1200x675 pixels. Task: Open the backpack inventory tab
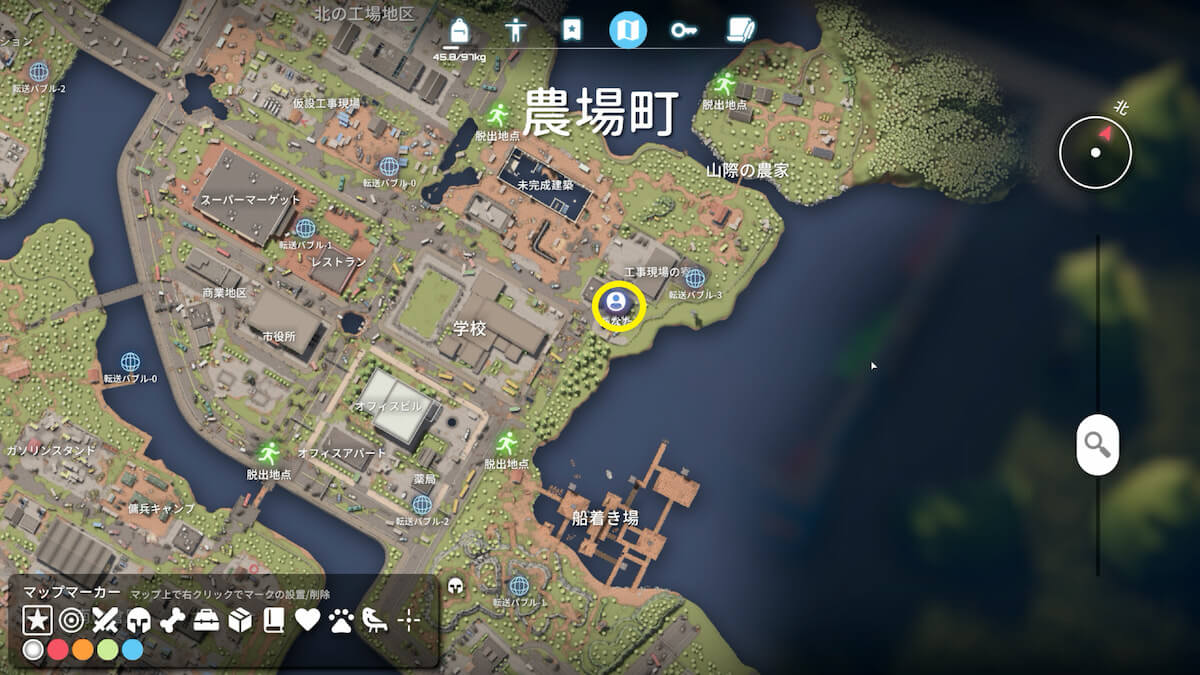(460, 30)
